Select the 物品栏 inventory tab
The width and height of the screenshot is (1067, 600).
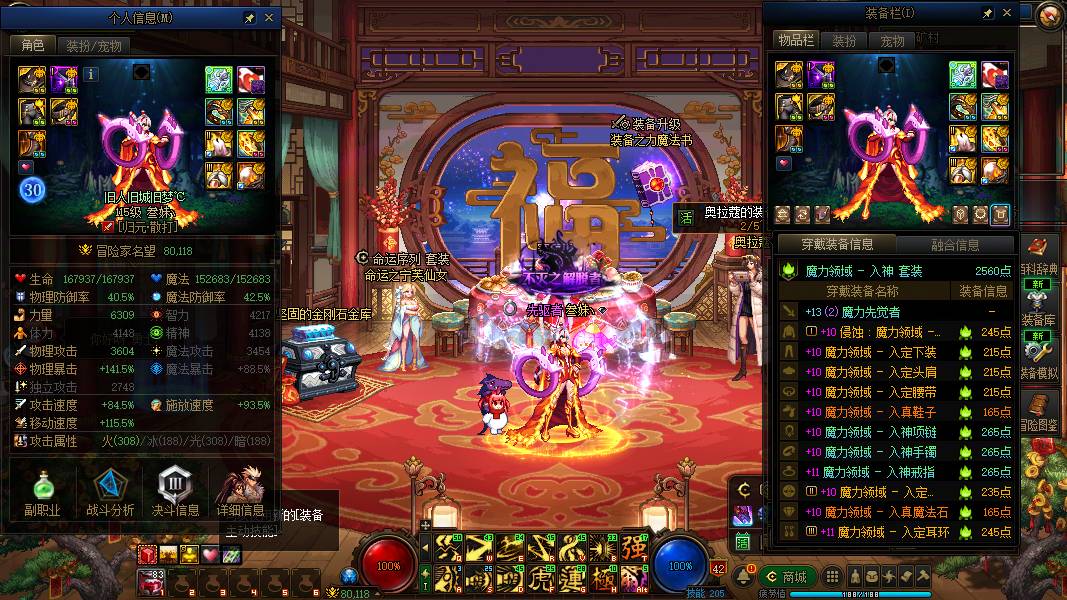click(796, 40)
